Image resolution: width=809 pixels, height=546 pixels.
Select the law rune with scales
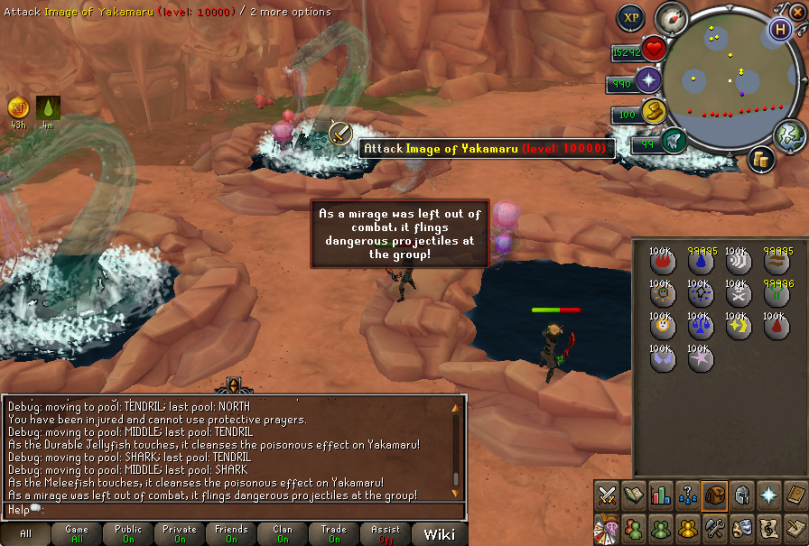pyautogui.click(x=700, y=326)
